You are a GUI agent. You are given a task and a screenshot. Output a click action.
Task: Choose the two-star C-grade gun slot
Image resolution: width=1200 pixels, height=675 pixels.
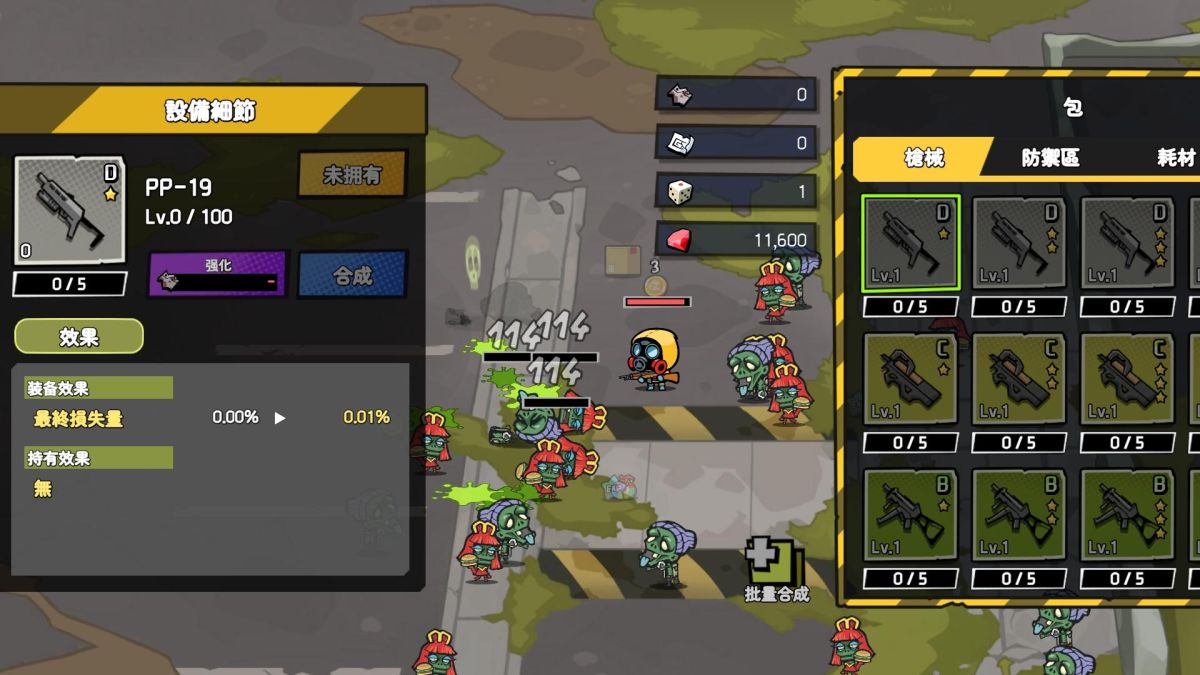1018,379
